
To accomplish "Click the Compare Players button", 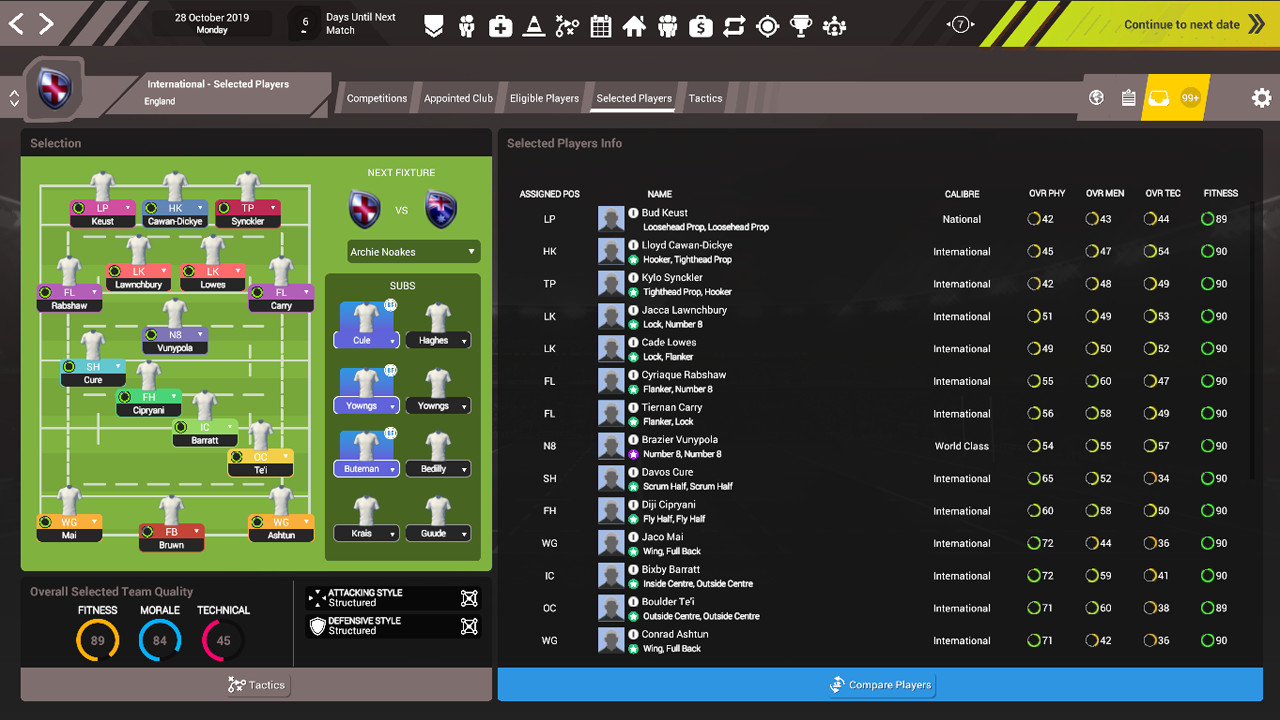I will click(881, 685).
